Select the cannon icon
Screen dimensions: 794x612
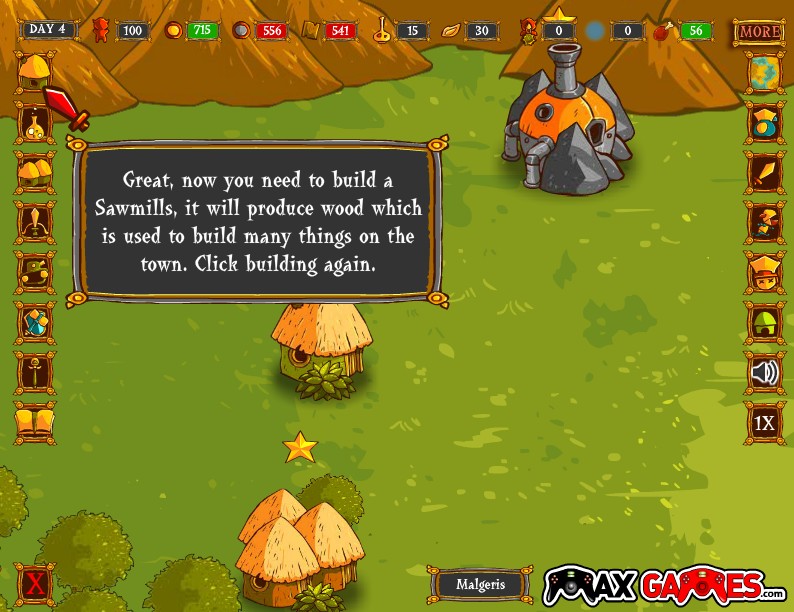(x=35, y=272)
